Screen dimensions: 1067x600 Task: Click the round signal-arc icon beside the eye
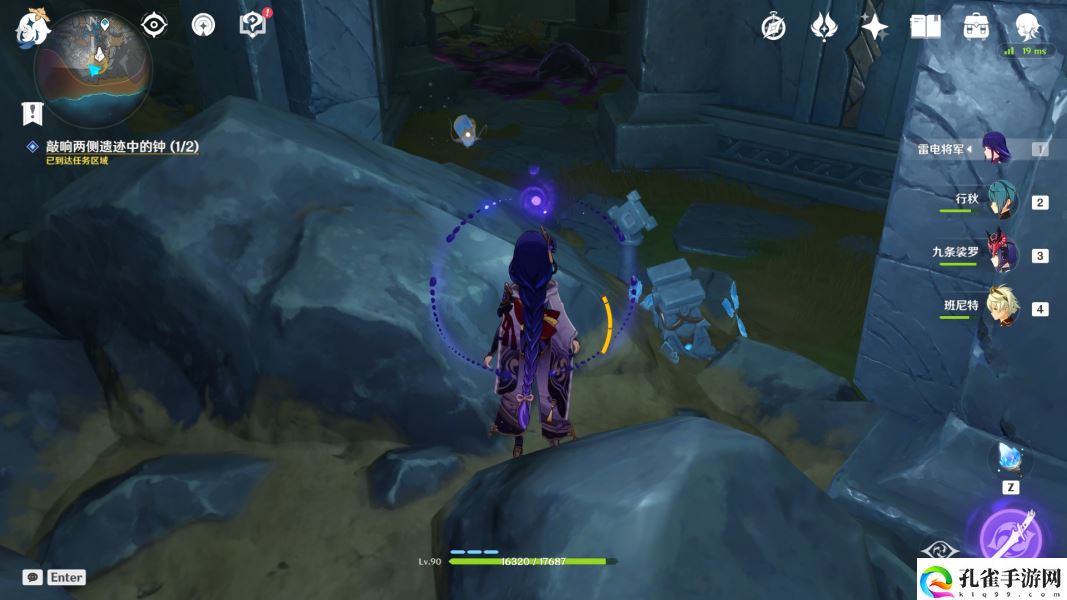204,25
